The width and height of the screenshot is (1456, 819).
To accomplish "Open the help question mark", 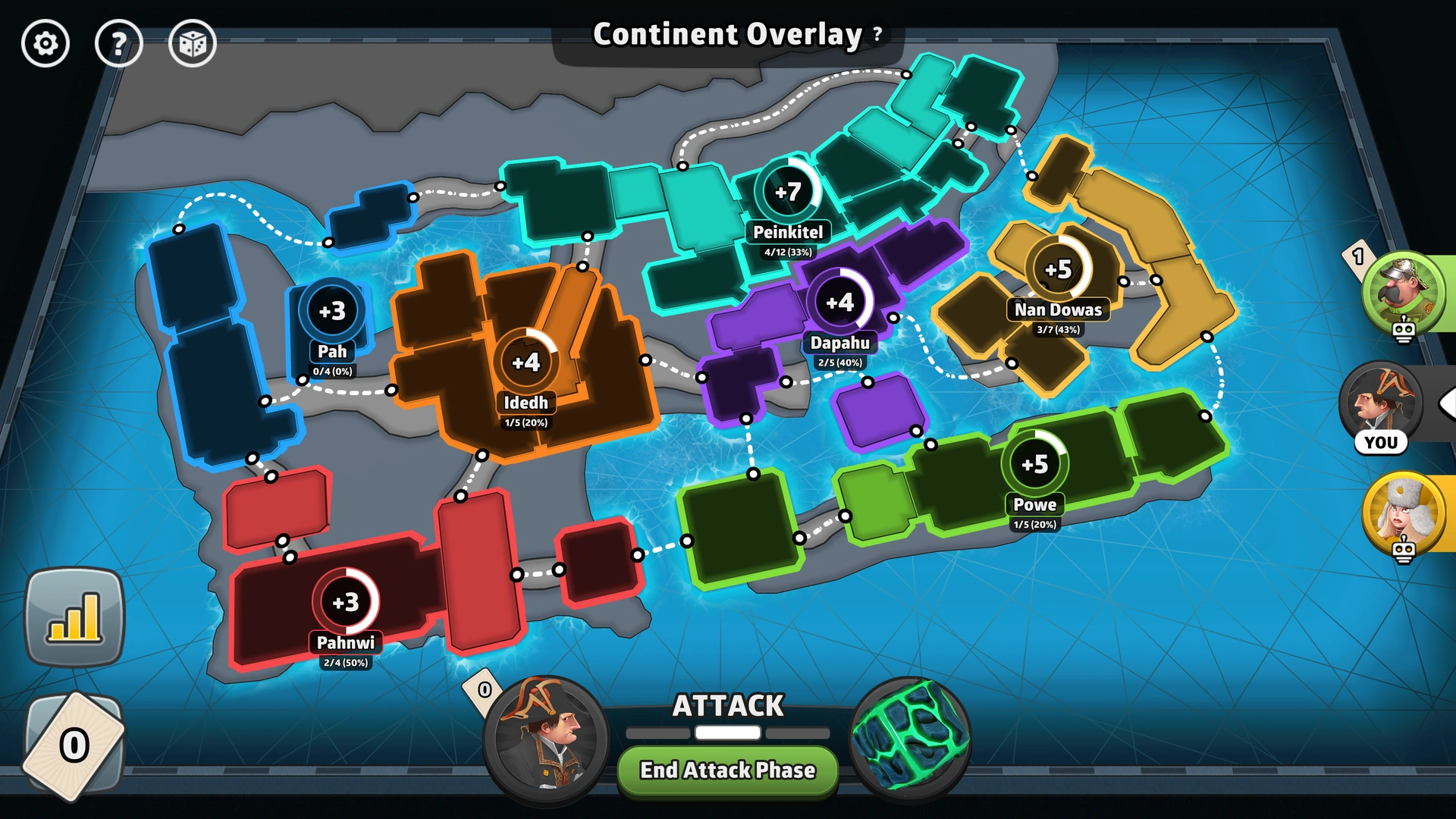I will pos(119,43).
